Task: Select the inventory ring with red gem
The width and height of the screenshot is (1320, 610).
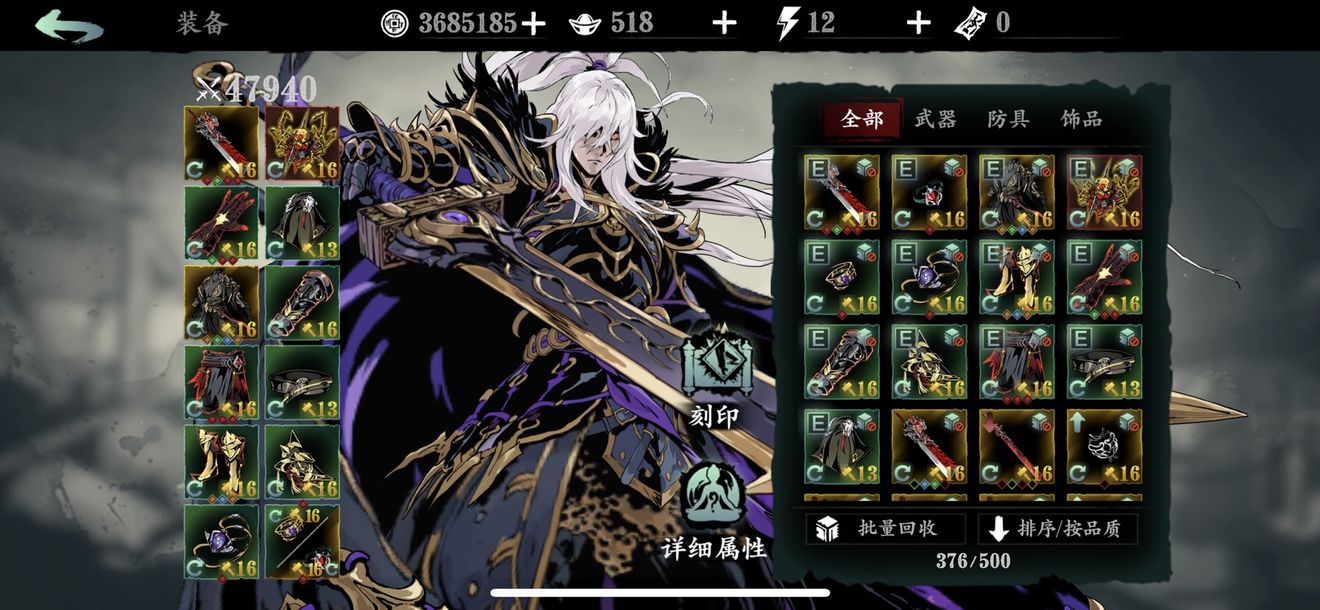Action: (x=929, y=192)
